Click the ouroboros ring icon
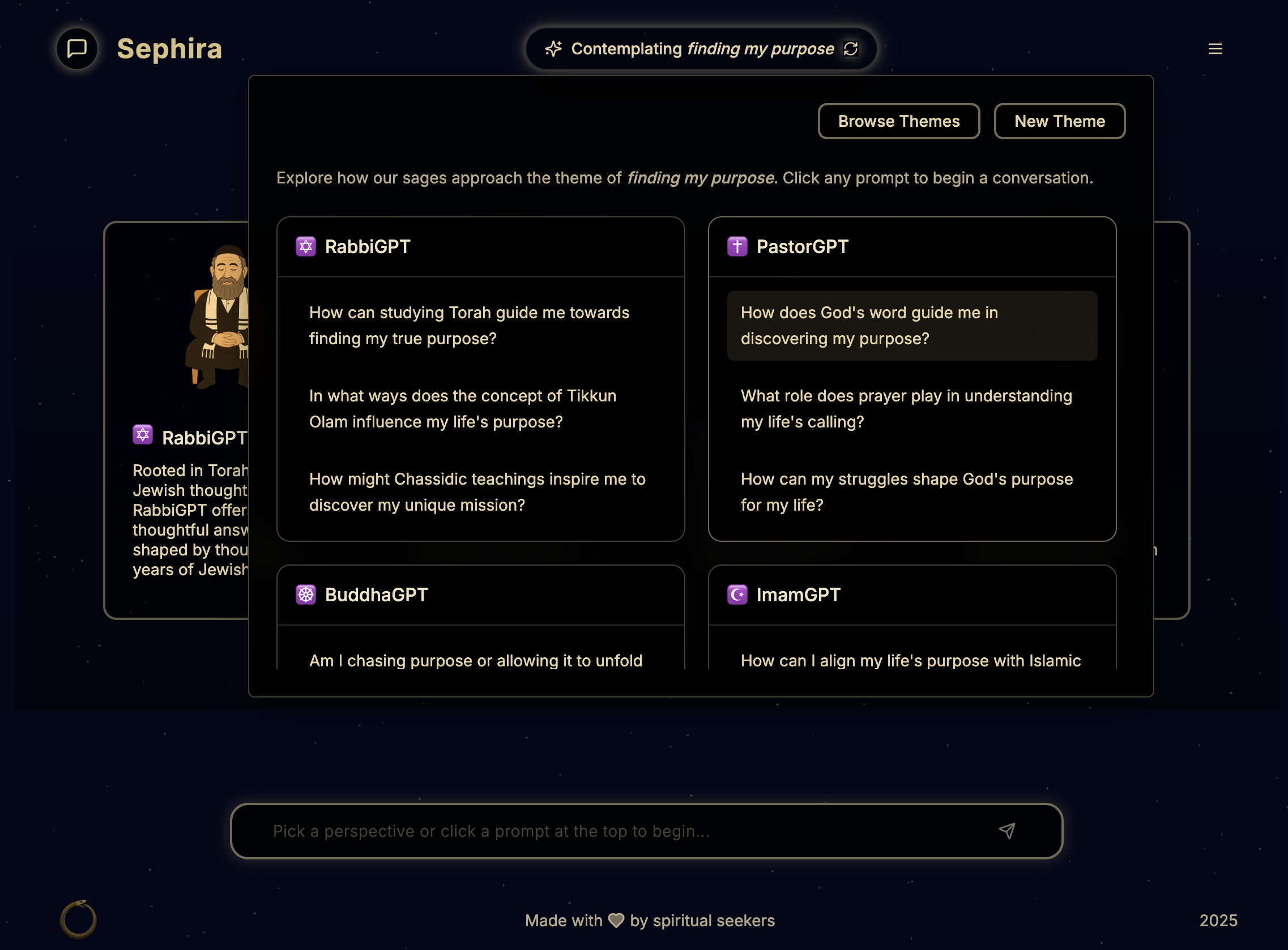Viewport: 1288px width, 950px height. point(78,919)
